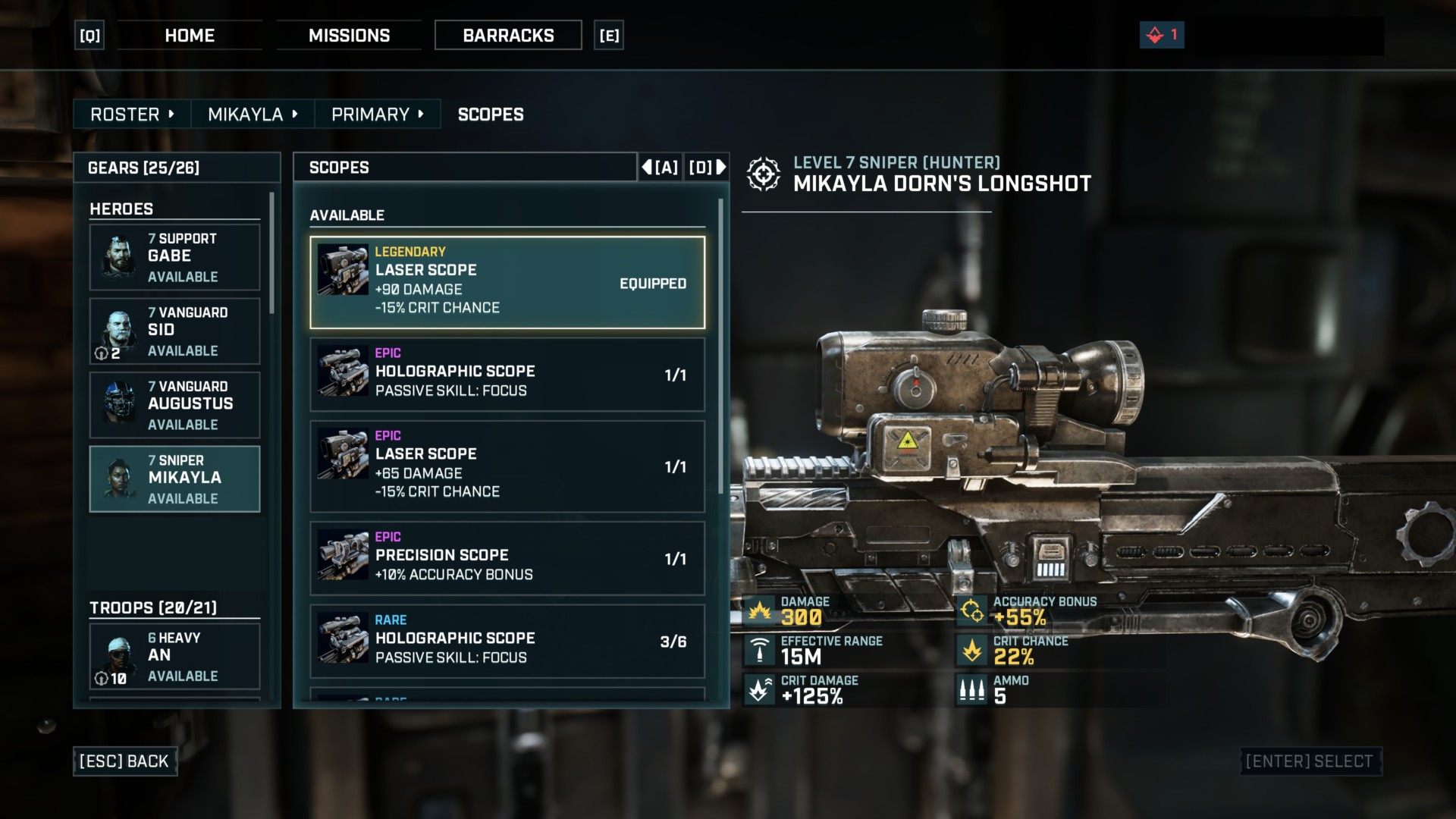The image size is (1456, 819).
Task: Select the Rare Holographic Scope entry
Action: 507,641
